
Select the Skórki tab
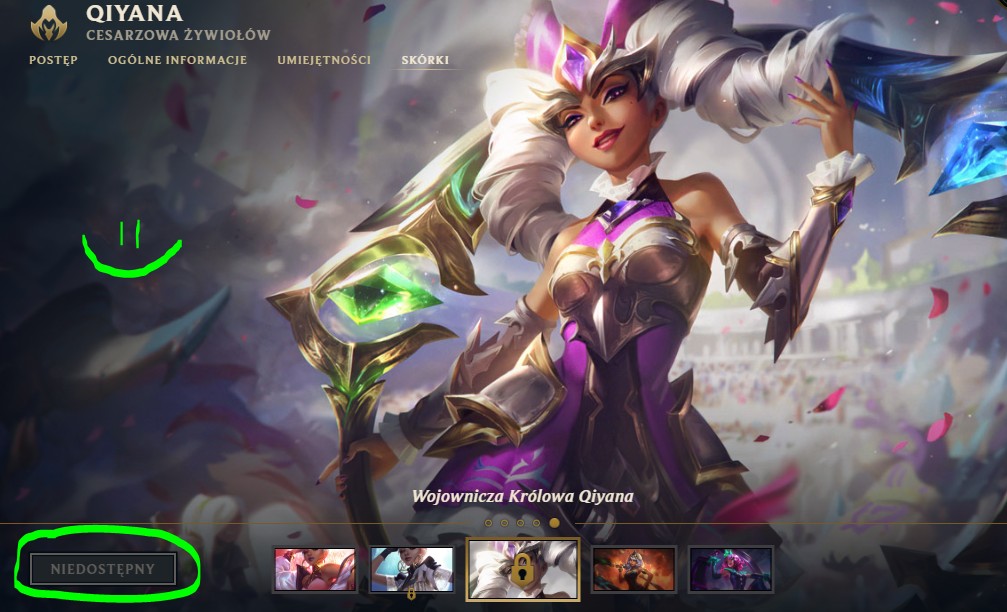[x=425, y=60]
